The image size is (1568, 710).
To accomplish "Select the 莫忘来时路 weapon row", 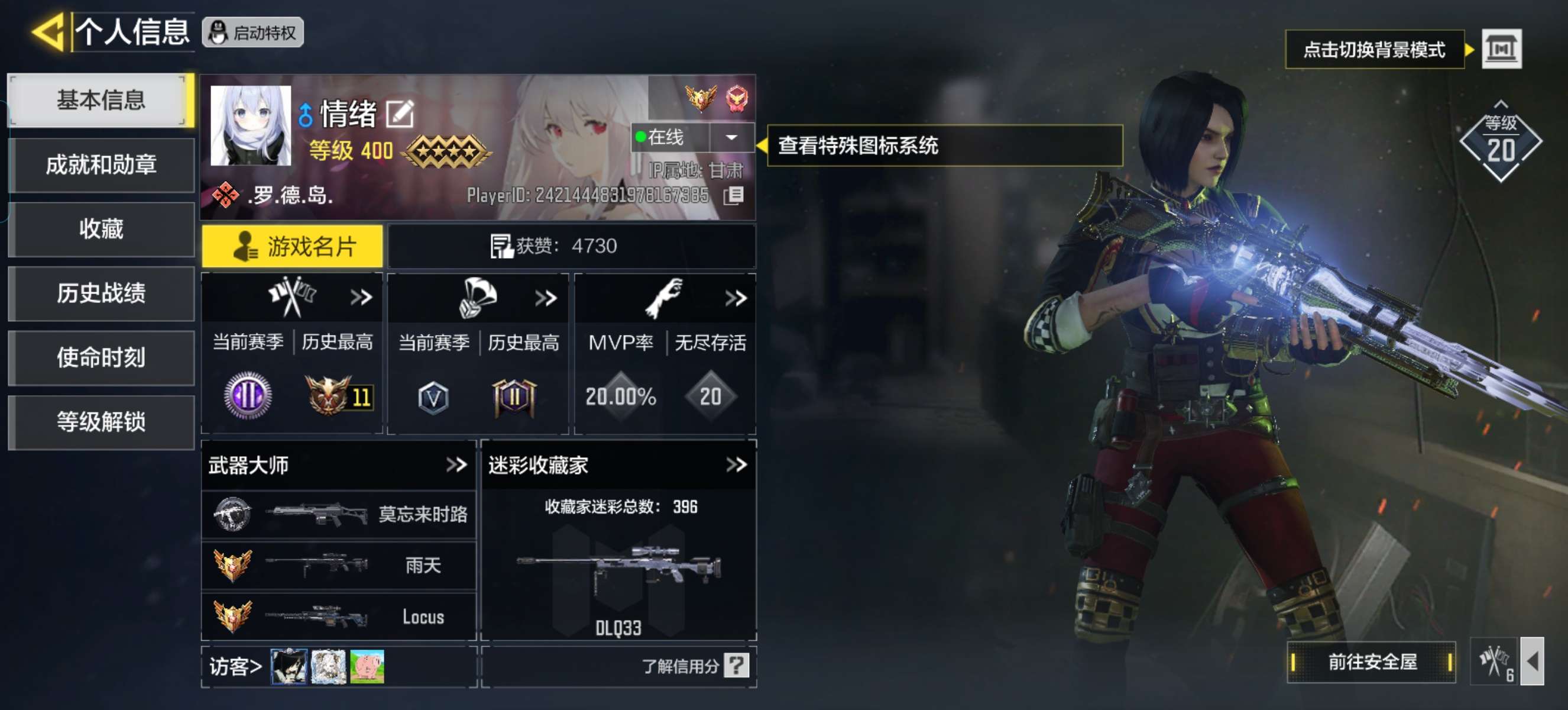I will point(338,515).
